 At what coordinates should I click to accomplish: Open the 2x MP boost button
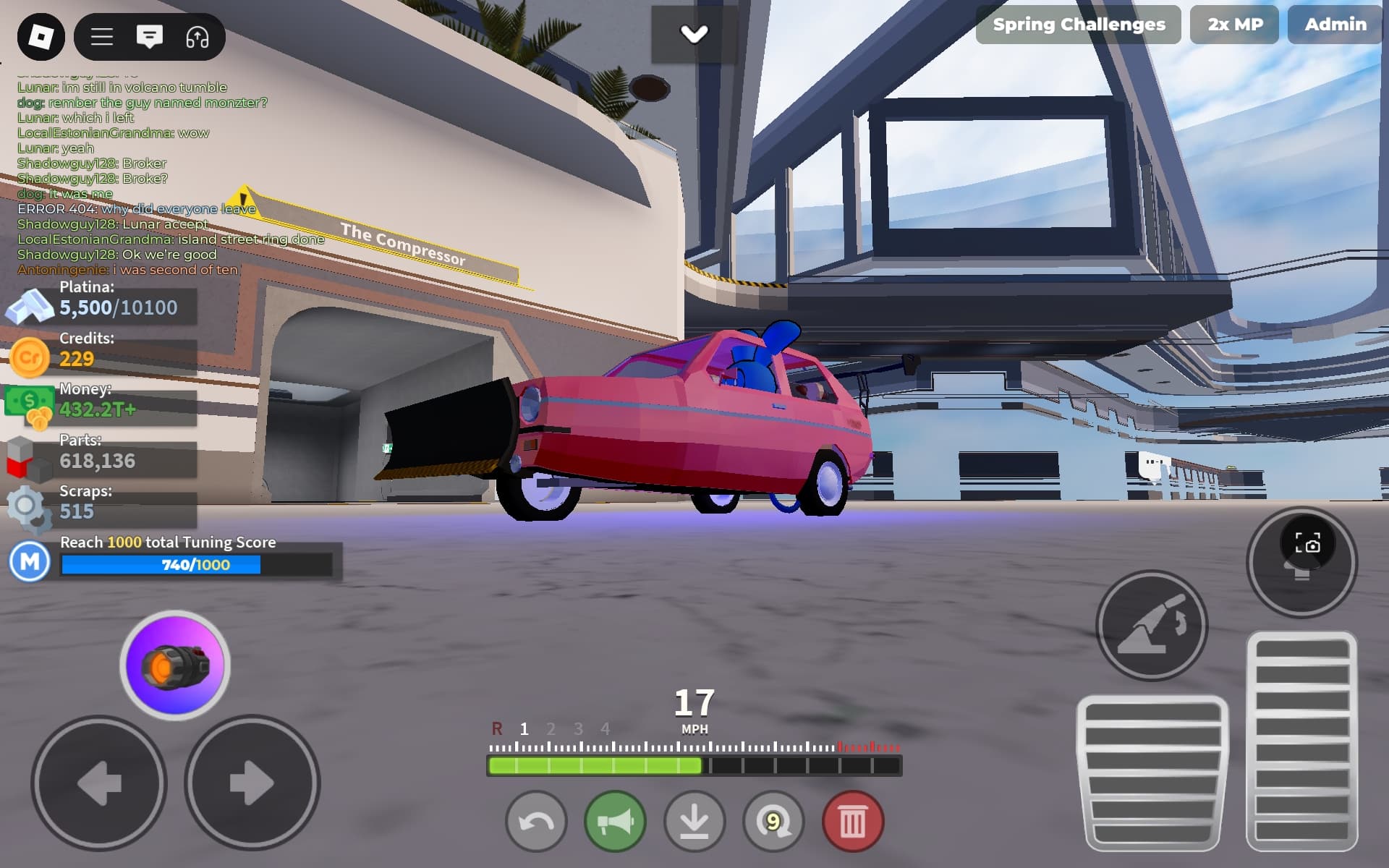click(x=1234, y=25)
